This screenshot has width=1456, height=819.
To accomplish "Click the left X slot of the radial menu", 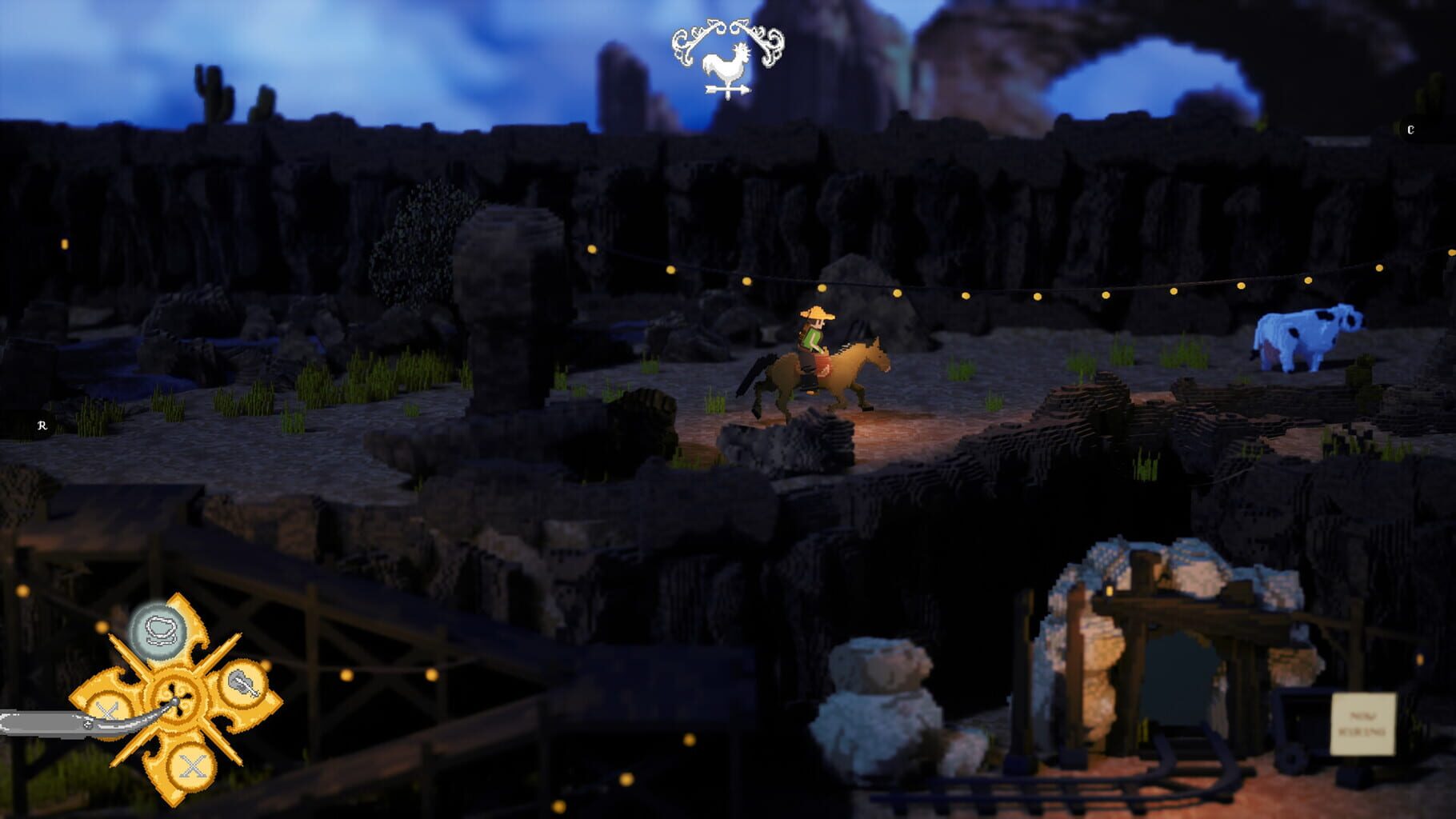I will tap(109, 710).
